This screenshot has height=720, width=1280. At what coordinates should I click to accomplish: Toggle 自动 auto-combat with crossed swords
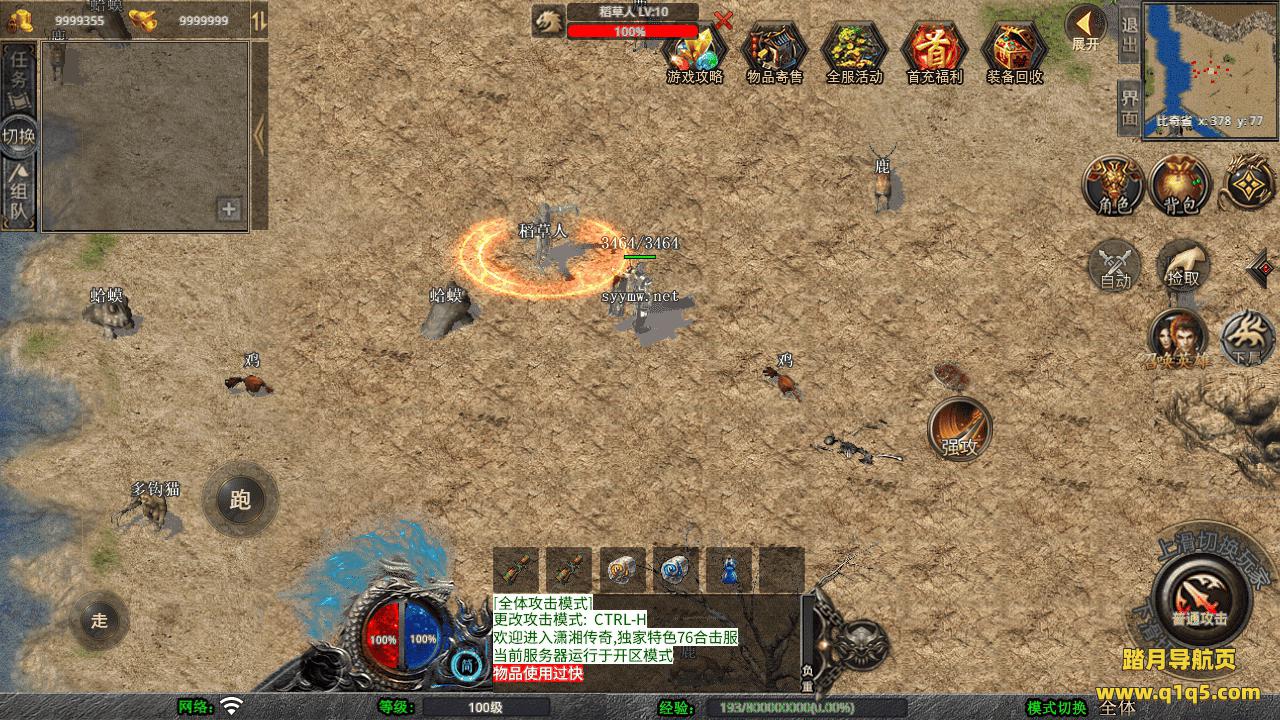tap(1115, 266)
